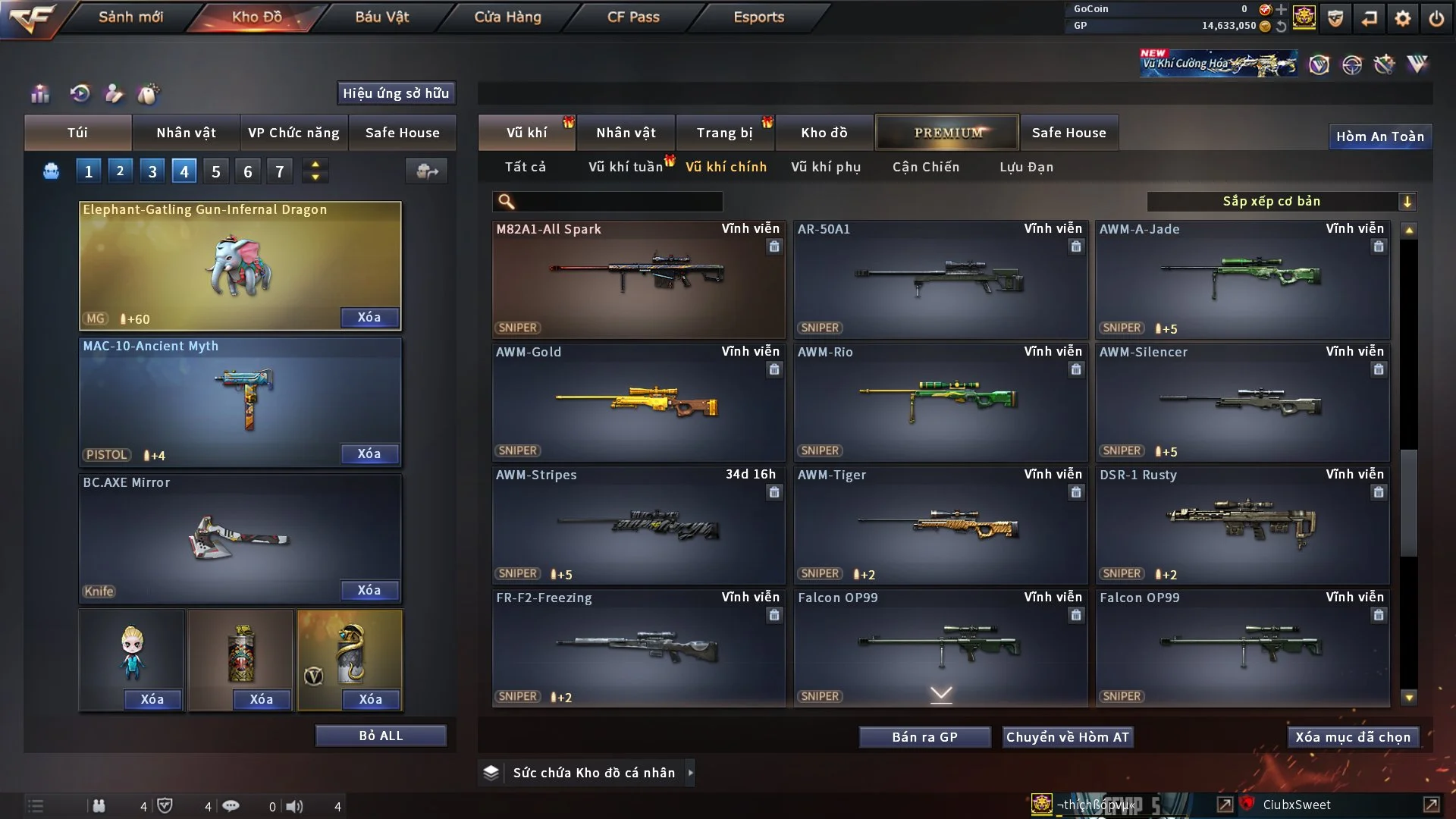
Task: Go to the Báu Vật menu
Action: pyautogui.click(x=381, y=17)
